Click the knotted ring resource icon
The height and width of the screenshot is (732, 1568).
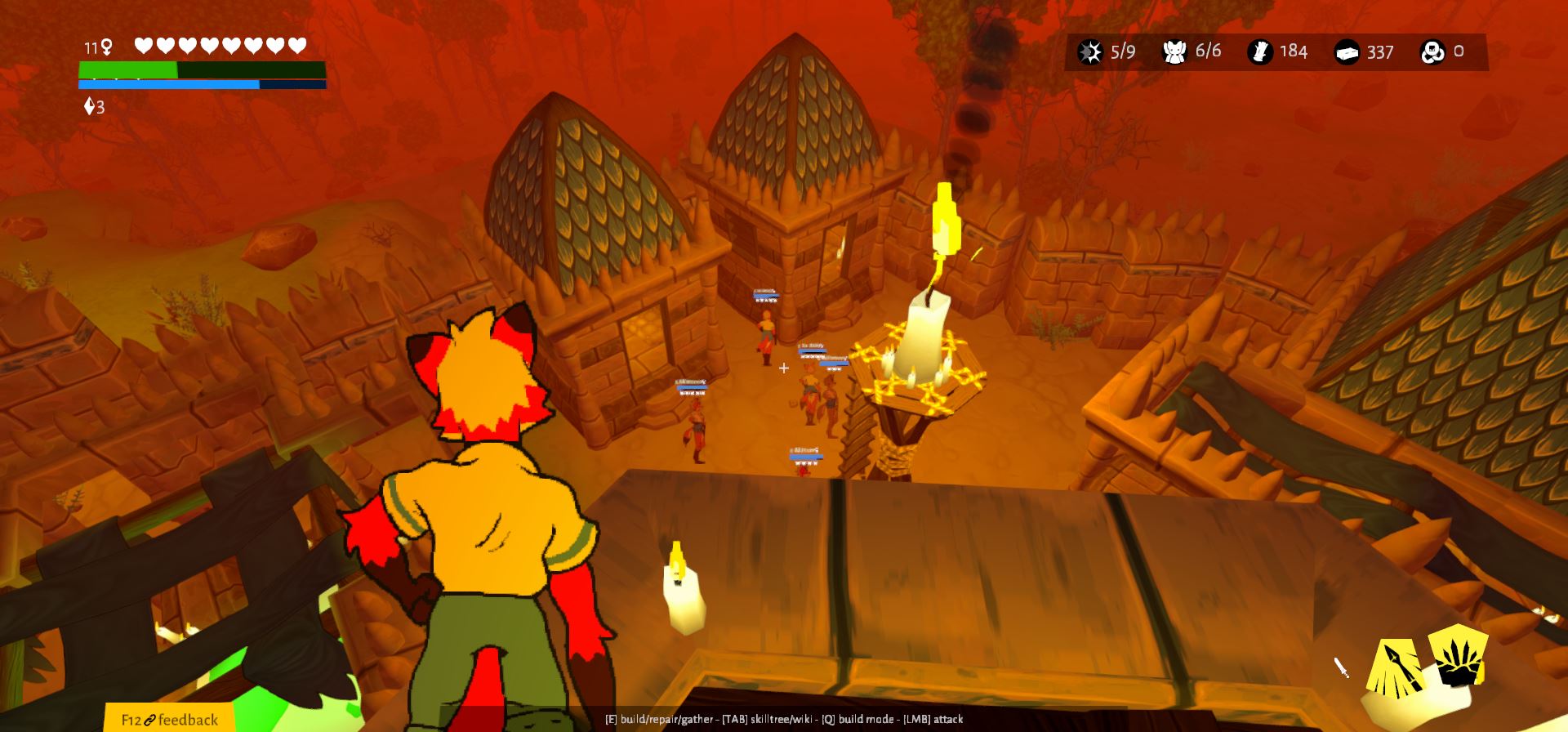coord(1432,52)
